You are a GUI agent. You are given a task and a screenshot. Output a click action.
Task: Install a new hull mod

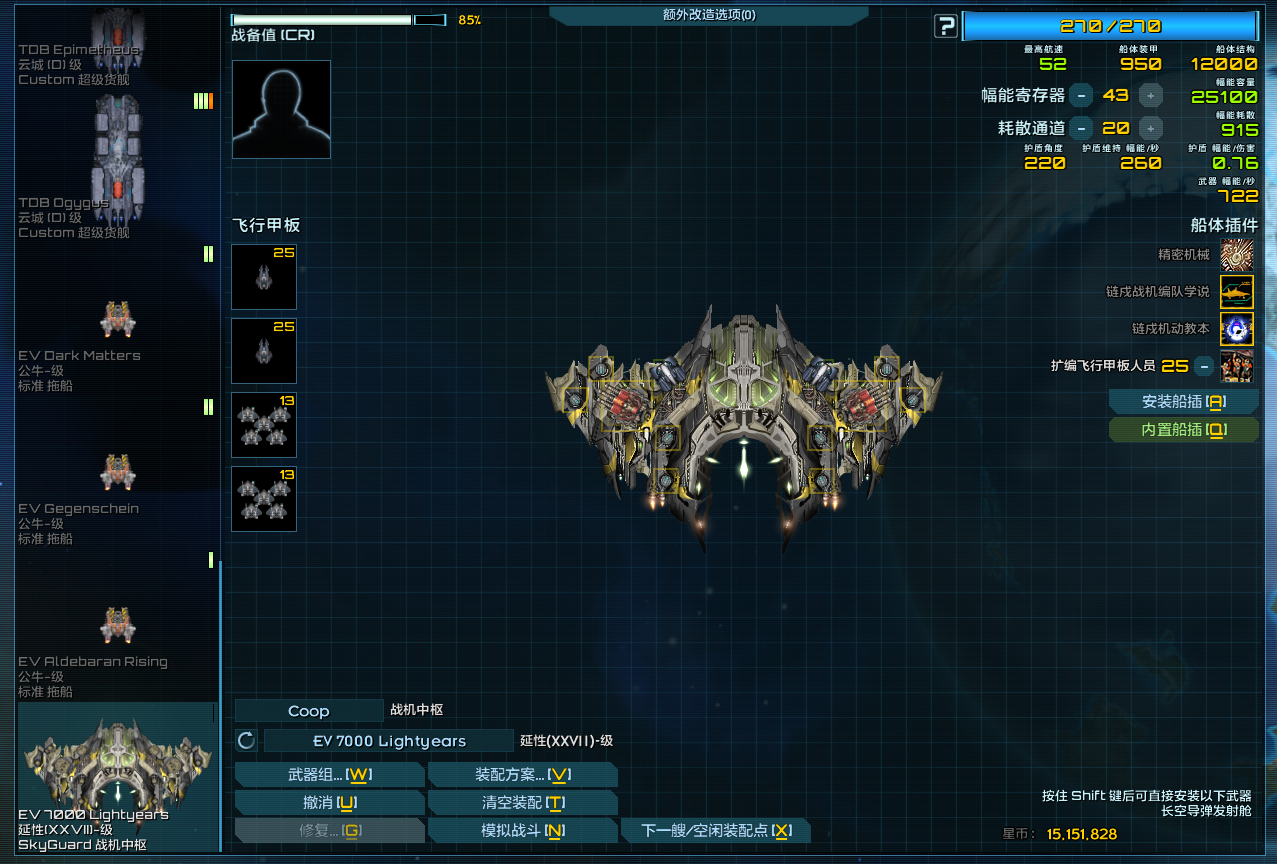(1183, 402)
